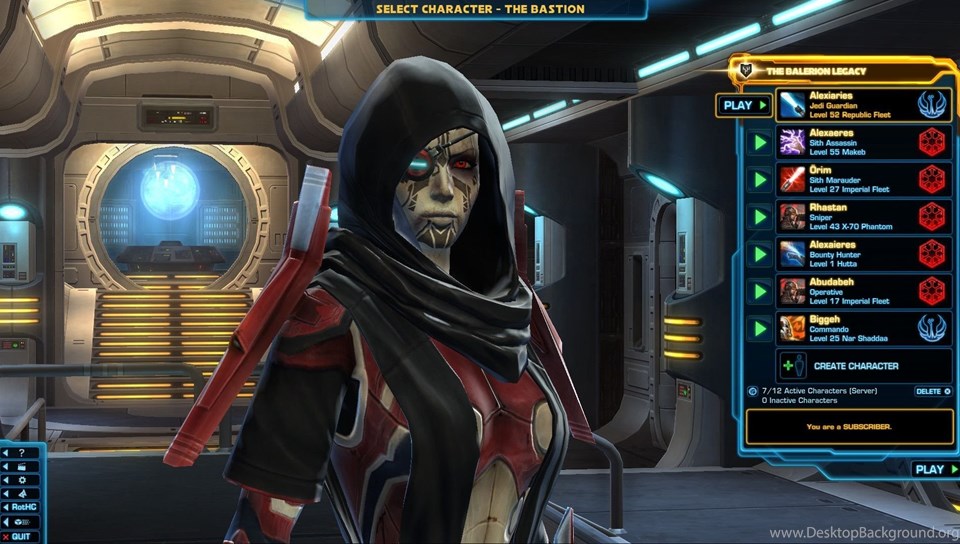Open the RotHC menu entry

tap(21, 507)
